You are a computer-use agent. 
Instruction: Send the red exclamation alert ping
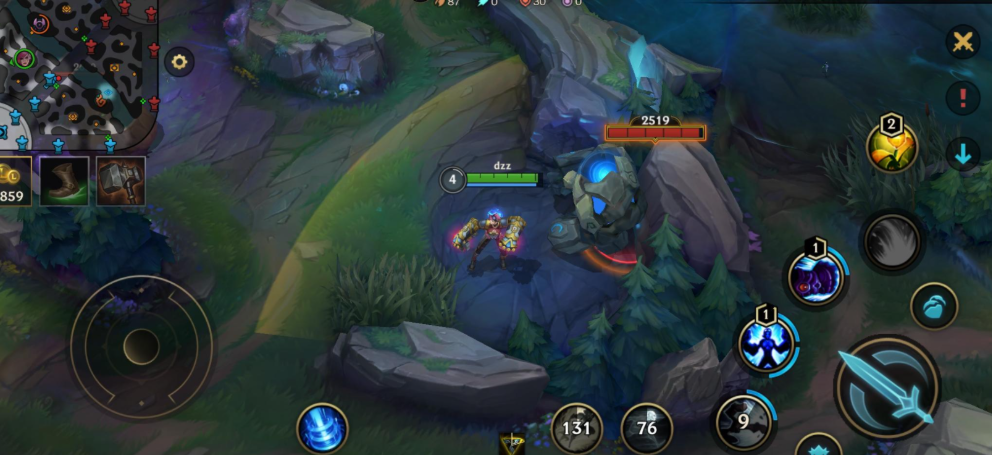[x=963, y=98]
